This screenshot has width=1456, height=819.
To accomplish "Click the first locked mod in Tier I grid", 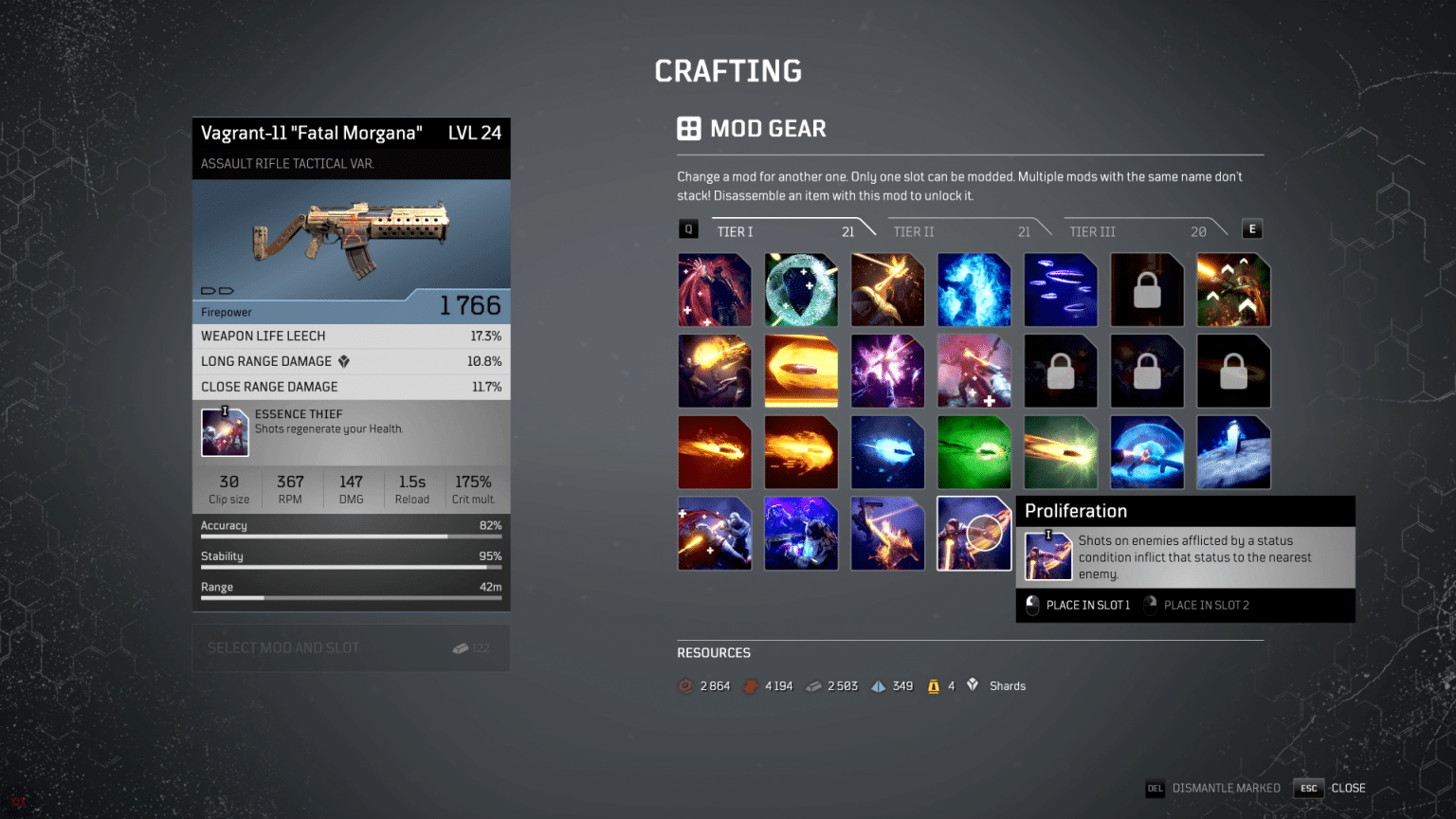I will (x=1147, y=289).
